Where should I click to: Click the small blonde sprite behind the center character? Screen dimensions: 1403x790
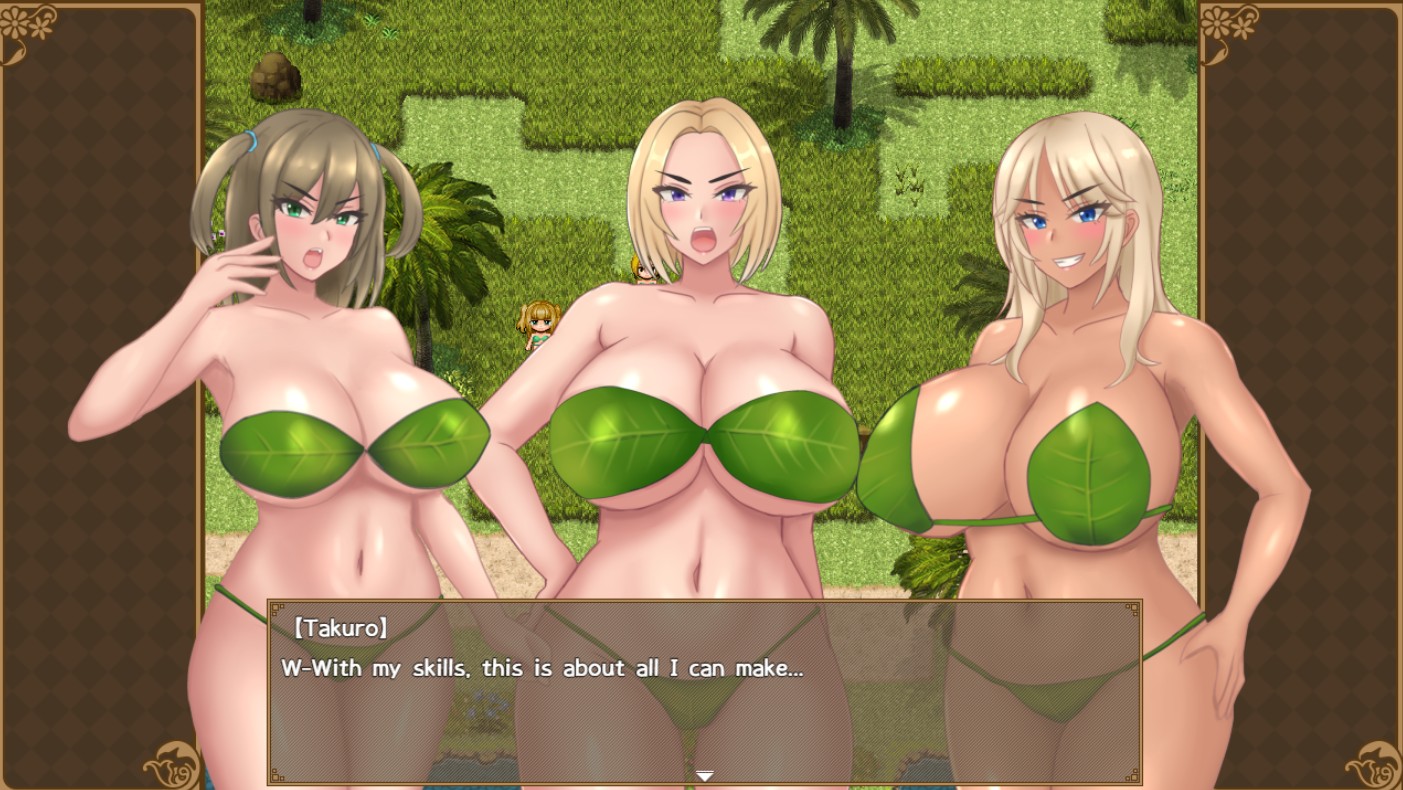click(x=643, y=272)
